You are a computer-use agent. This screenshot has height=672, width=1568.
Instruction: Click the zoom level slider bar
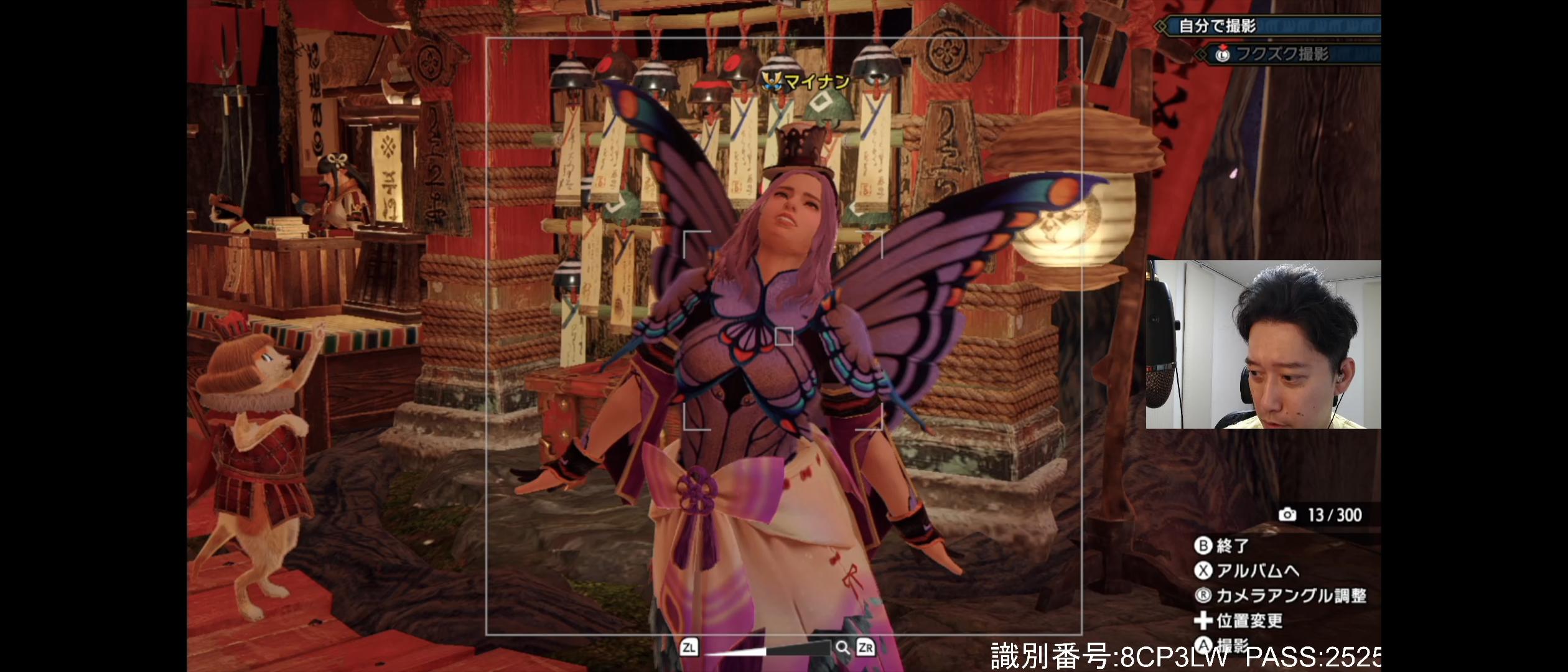click(x=767, y=649)
